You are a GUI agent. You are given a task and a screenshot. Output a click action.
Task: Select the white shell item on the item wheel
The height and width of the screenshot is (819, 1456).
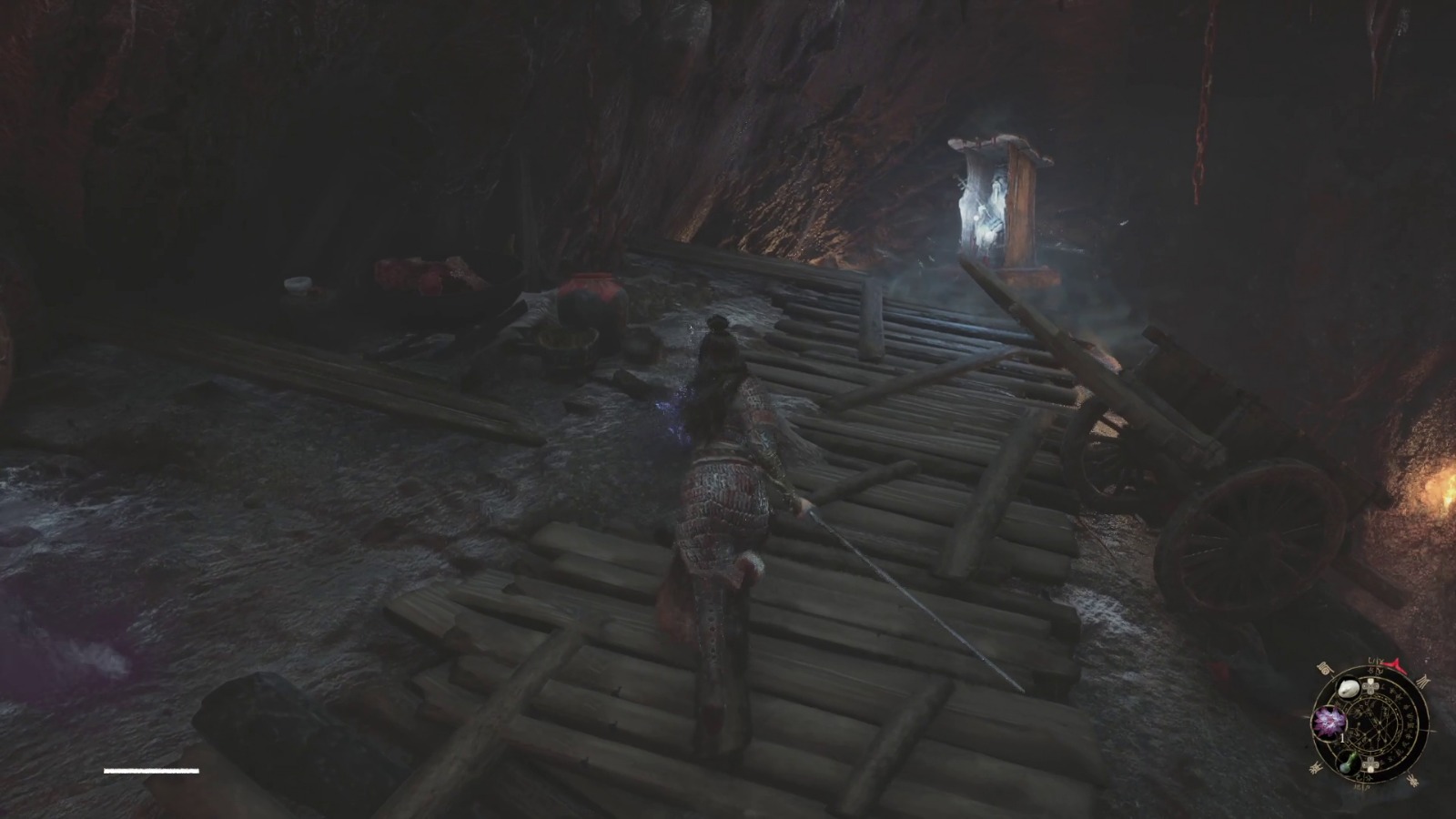tap(1348, 689)
